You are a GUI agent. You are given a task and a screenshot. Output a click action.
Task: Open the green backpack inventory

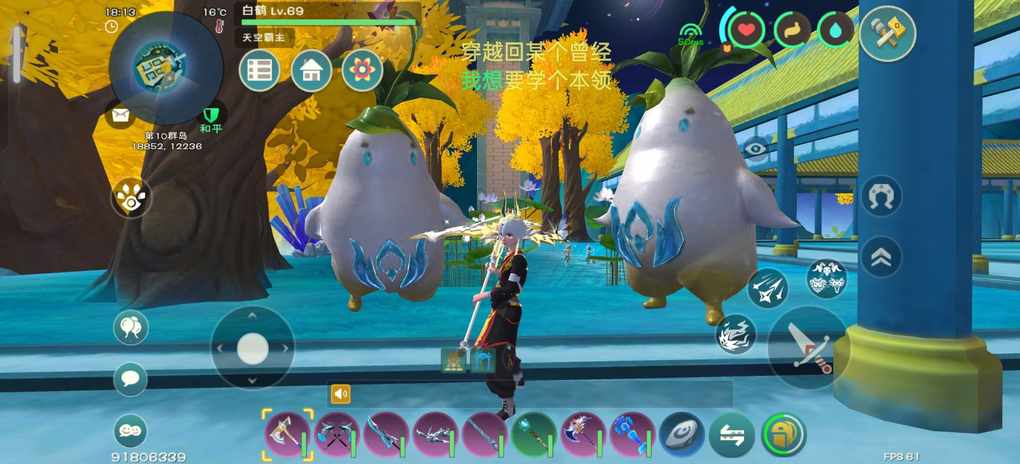coord(783,435)
